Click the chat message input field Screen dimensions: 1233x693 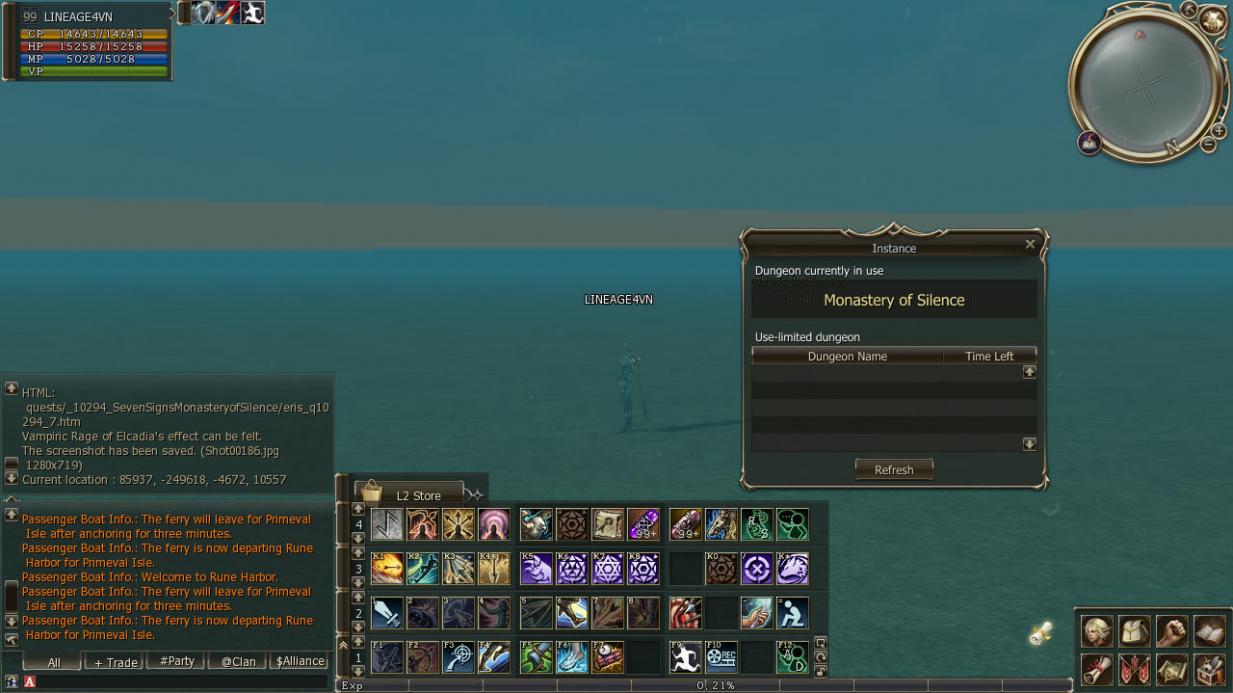[x=180, y=682]
